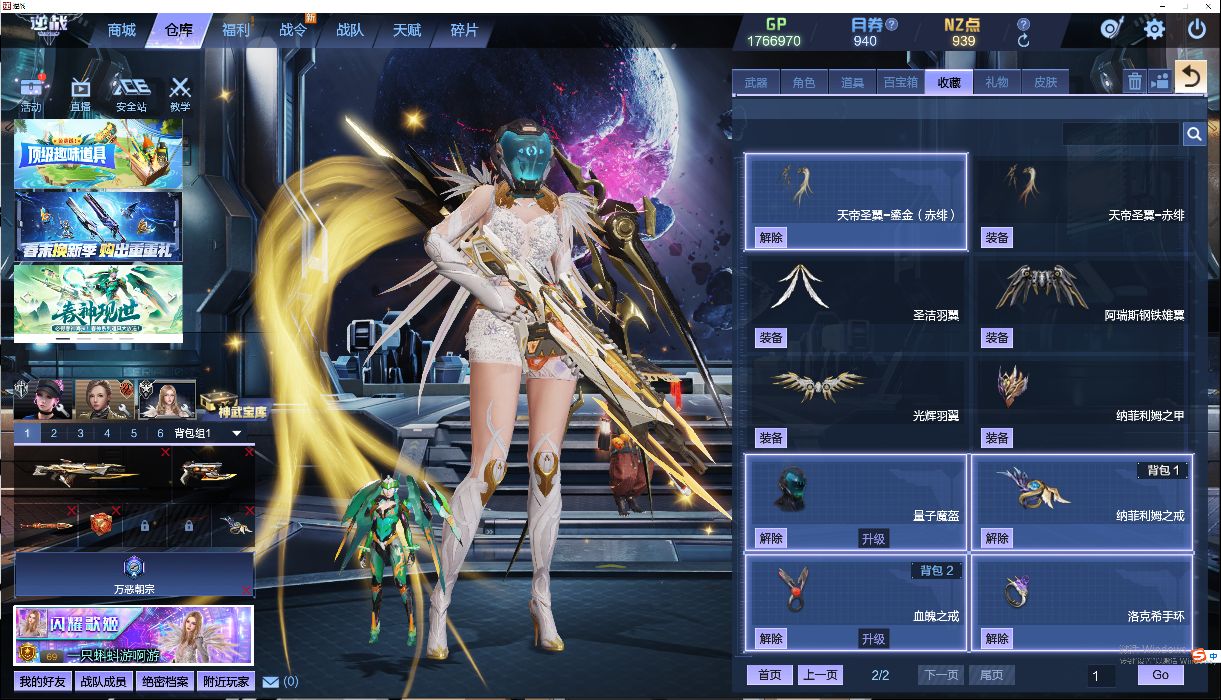The height and width of the screenshot is (700, 1221).
Task: Click the search magnifier button
Action: click(1194, 134)
